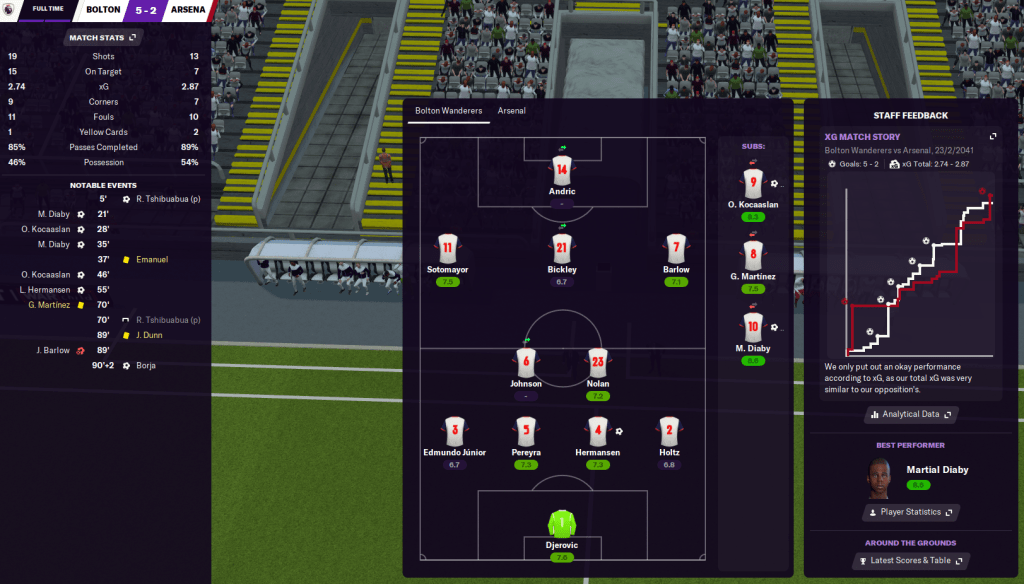The image size is (1024, 584).
Task: Open Player Statistics
Action: point(909,512)
